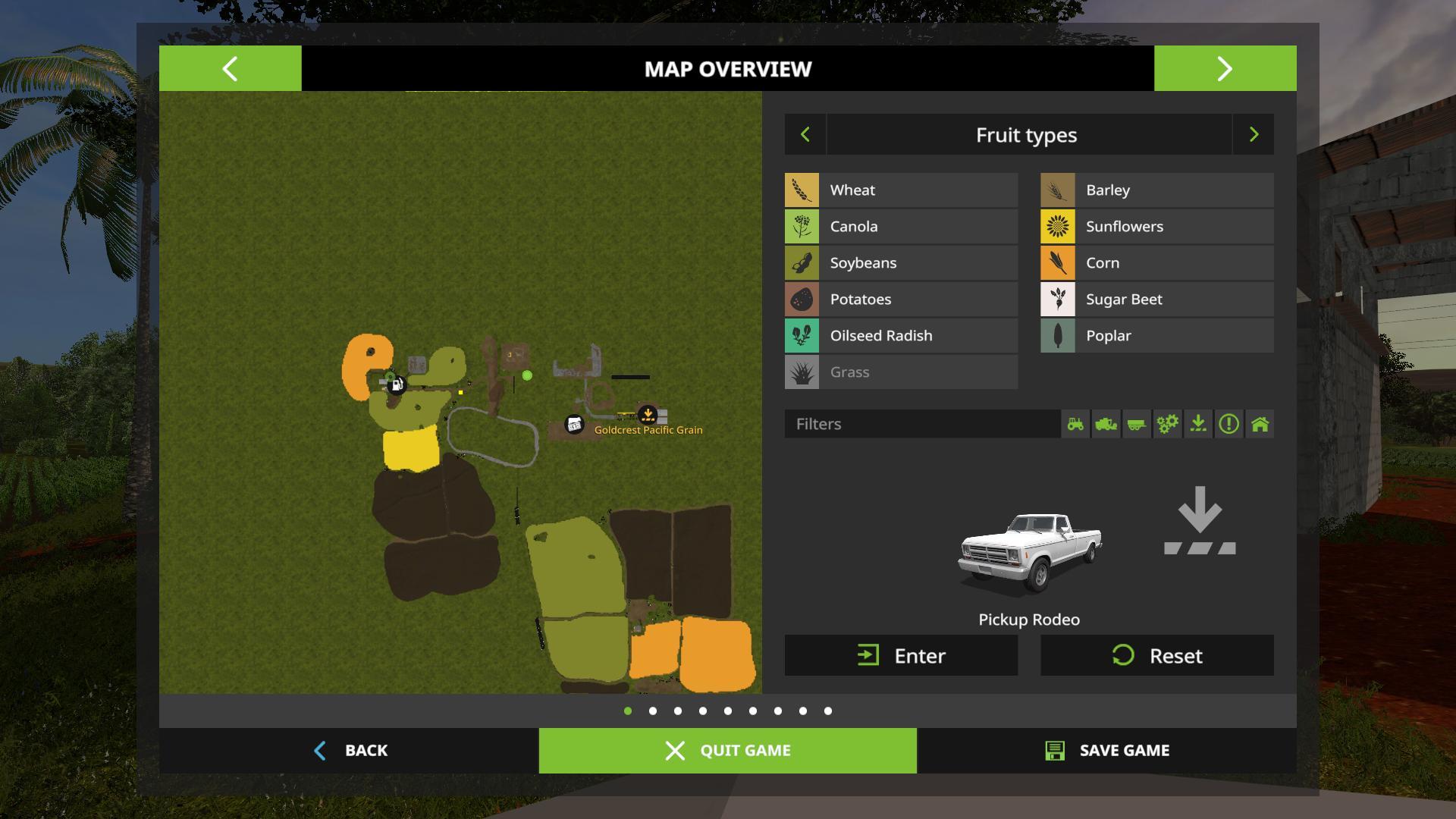Go back with the BACK button

(x=350, y=751)
